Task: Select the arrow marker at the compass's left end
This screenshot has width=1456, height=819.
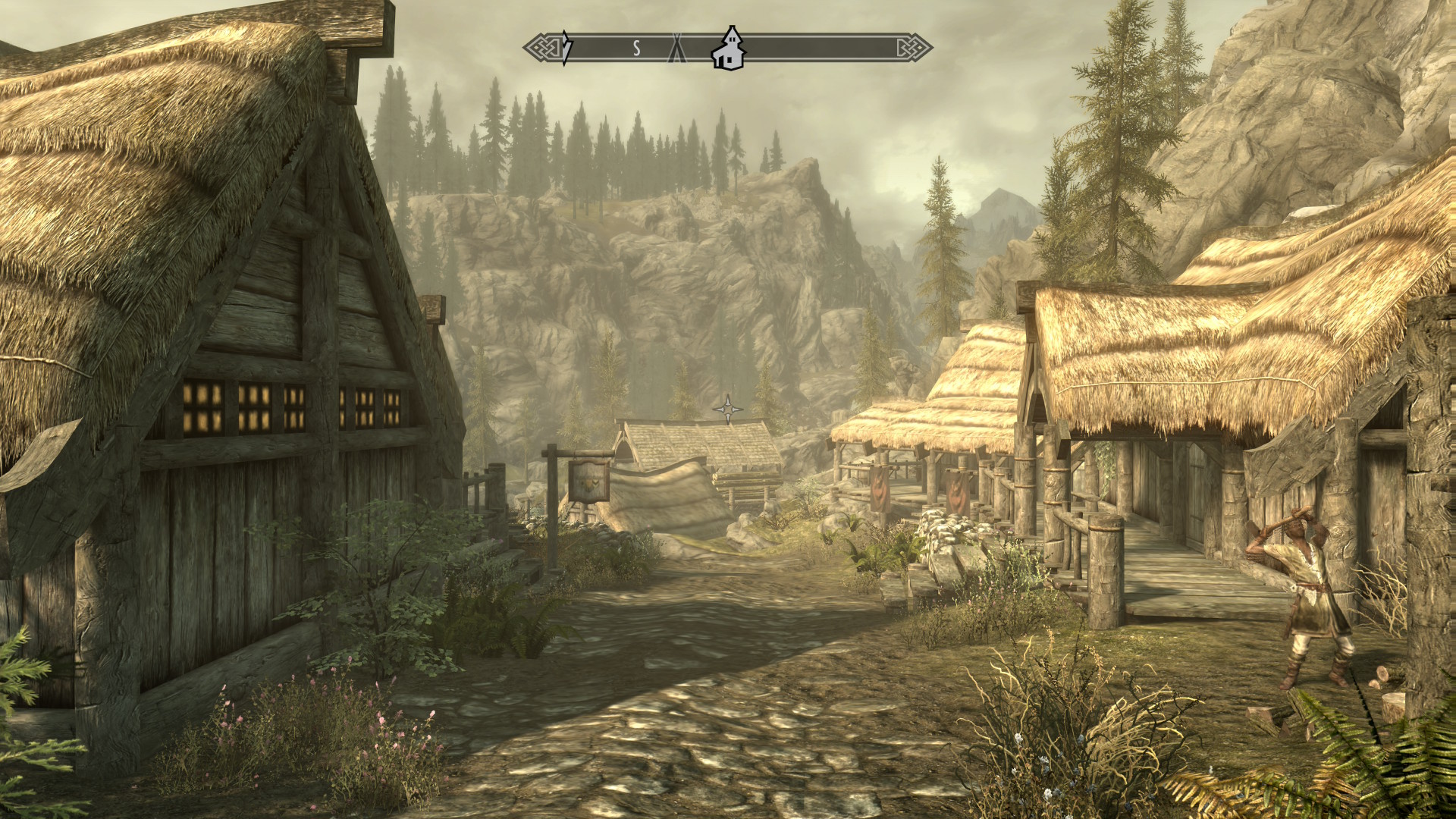Action: [x=566, y=49]
